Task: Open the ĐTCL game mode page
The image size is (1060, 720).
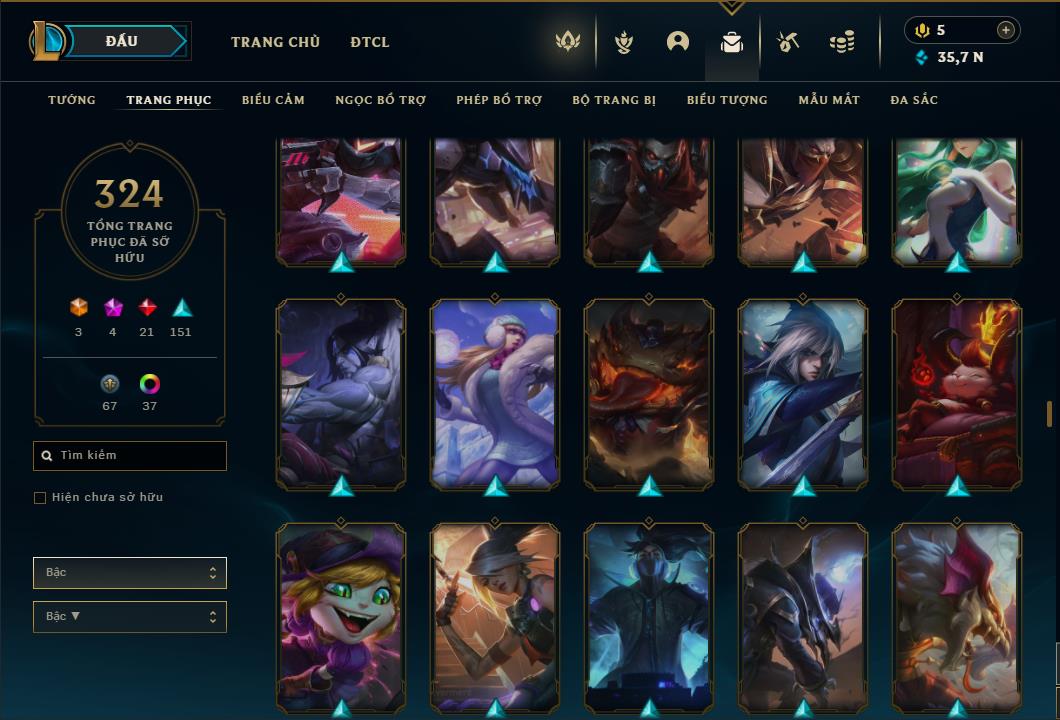Action: 370,42
